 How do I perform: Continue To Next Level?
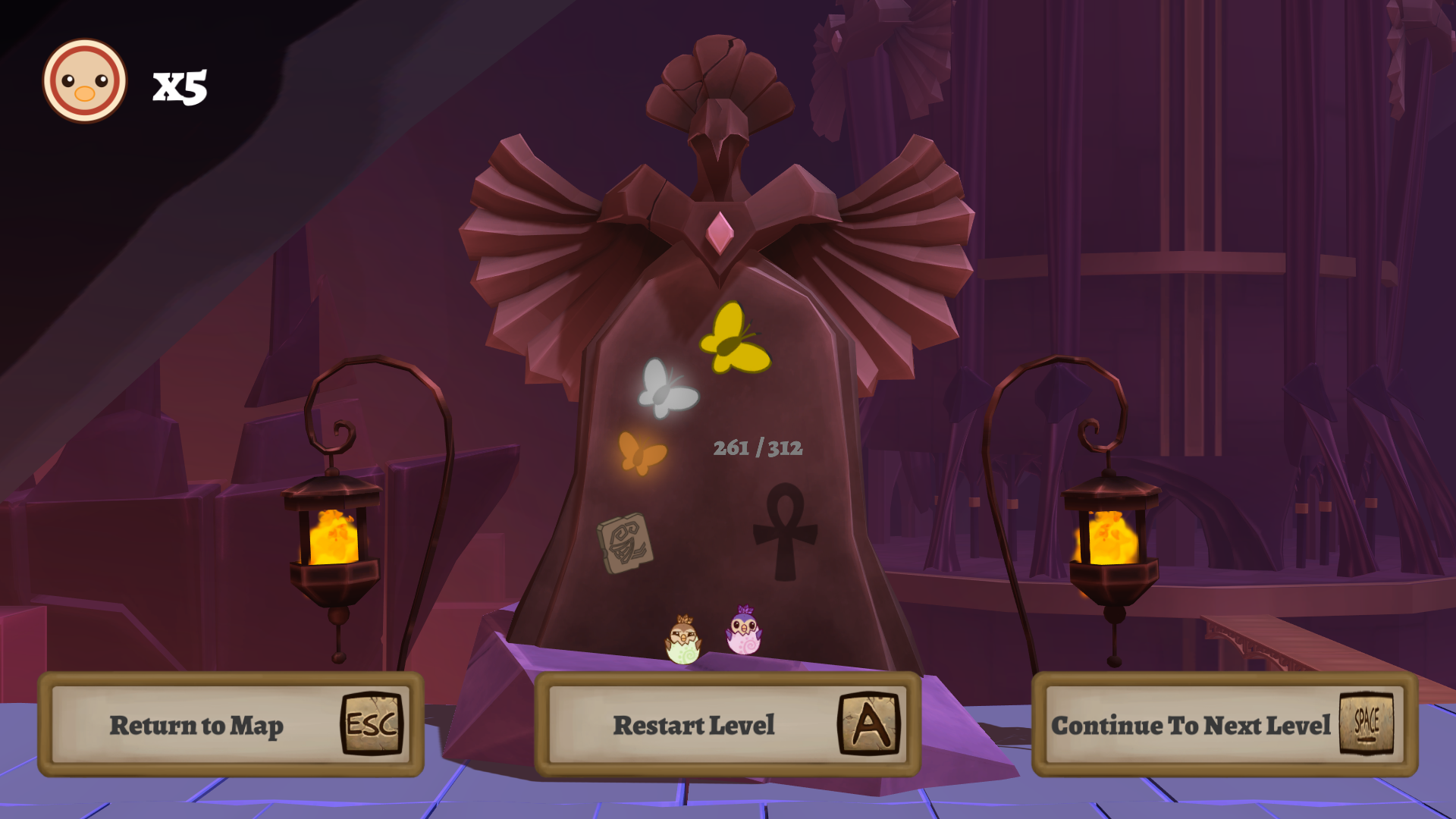click(x=1224, y=725)
